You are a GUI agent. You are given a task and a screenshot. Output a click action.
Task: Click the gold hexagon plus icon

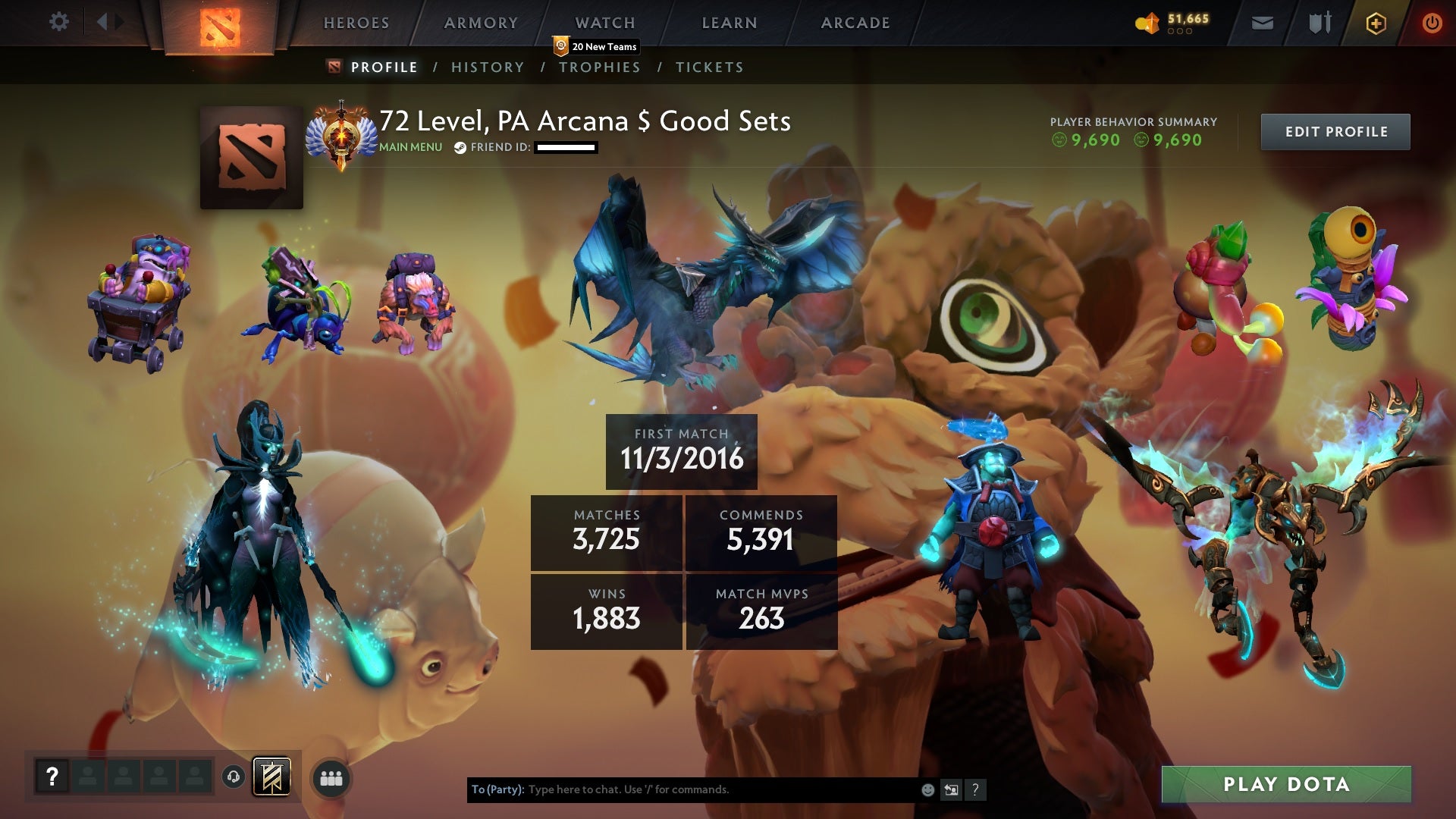point(1376,22)
